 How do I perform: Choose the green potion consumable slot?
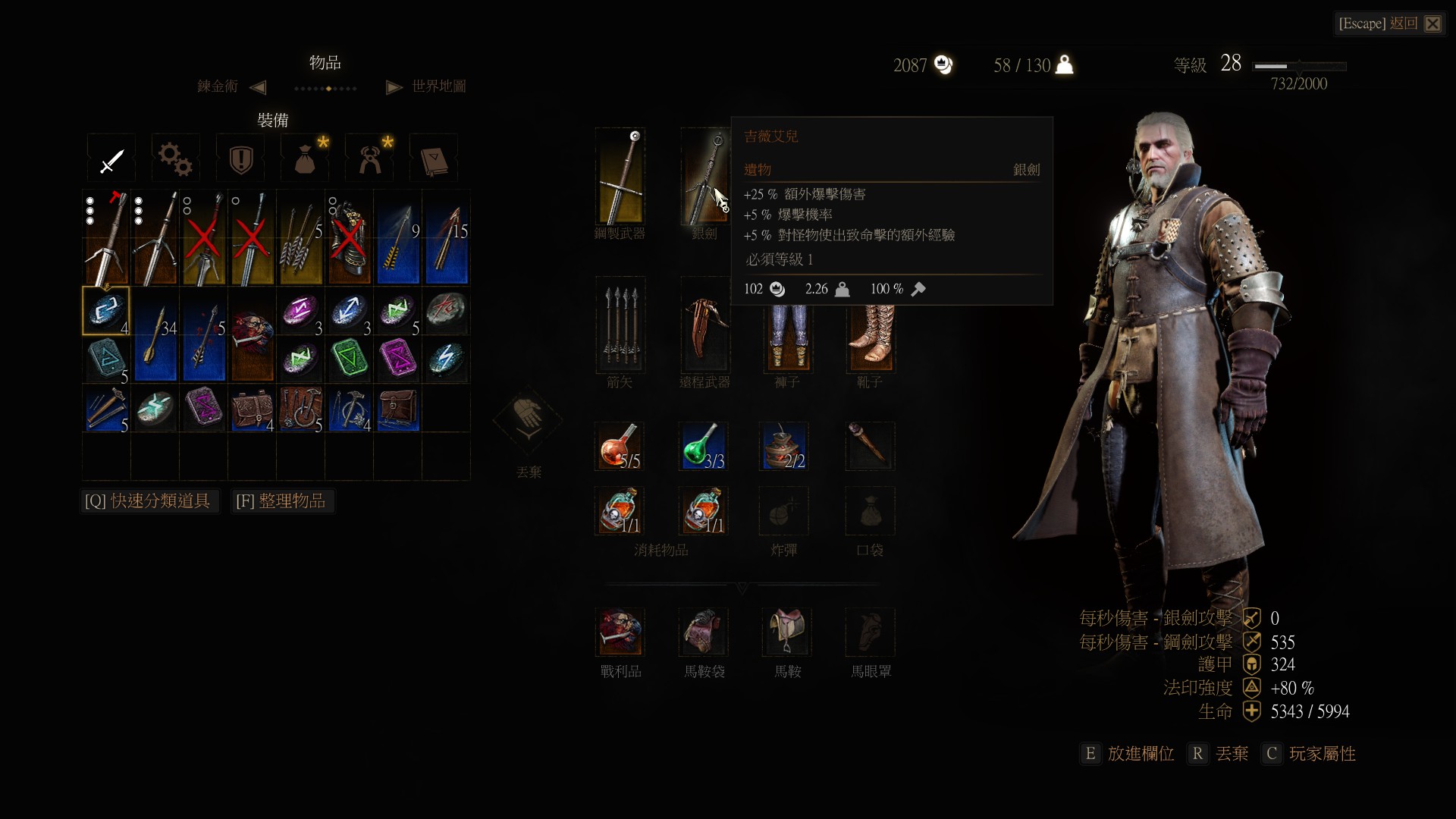click(703, 447)
